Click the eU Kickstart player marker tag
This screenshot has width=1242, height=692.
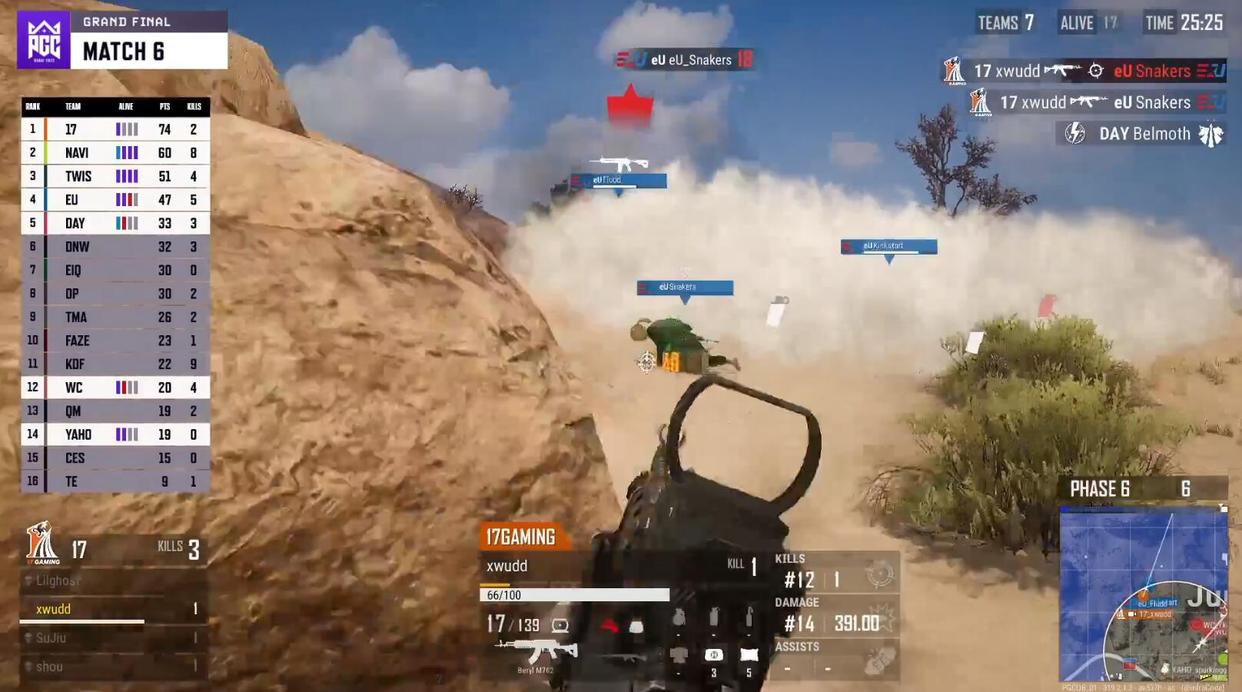[888, 247]
